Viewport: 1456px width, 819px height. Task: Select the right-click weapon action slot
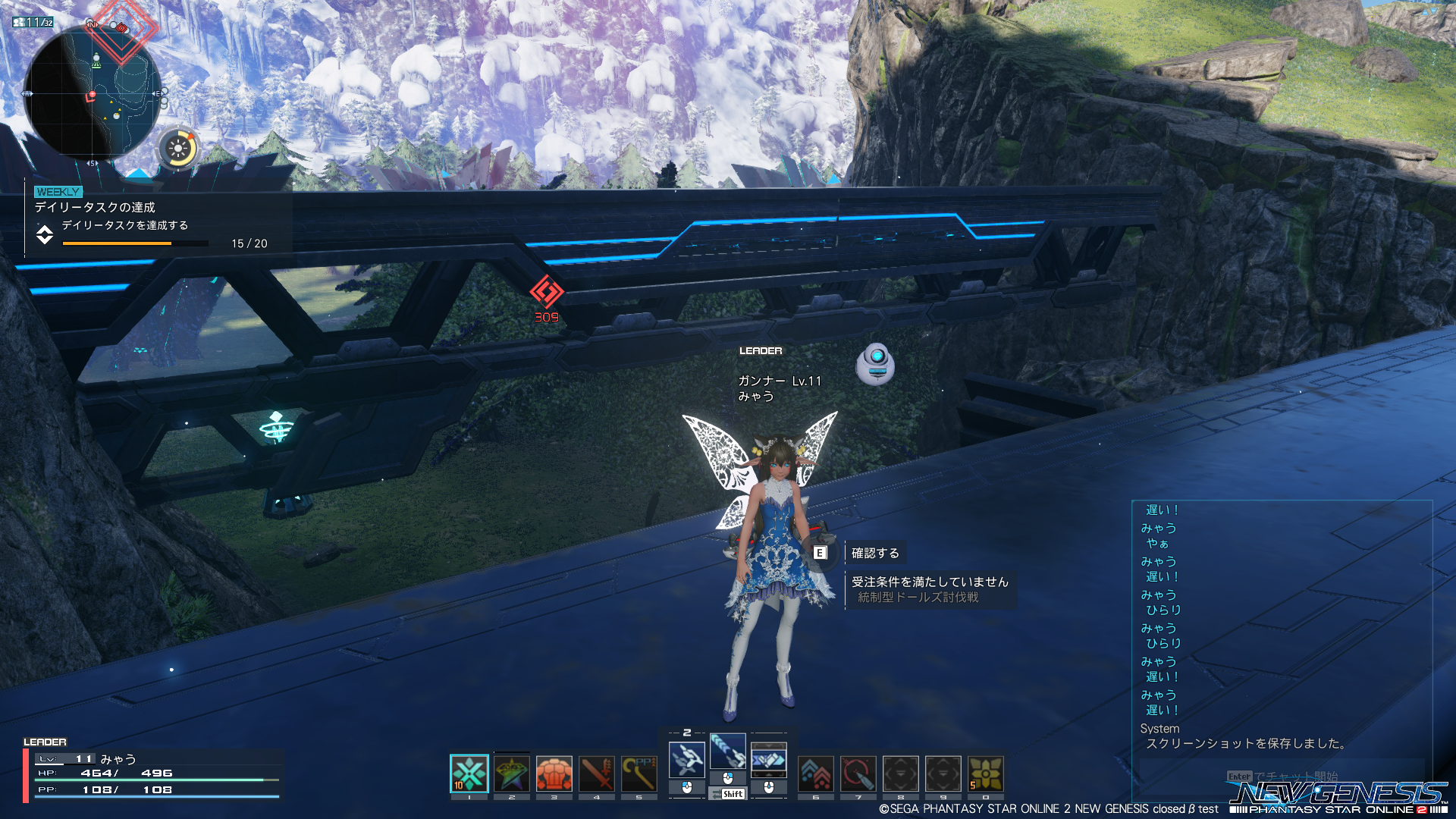point(769,760)
